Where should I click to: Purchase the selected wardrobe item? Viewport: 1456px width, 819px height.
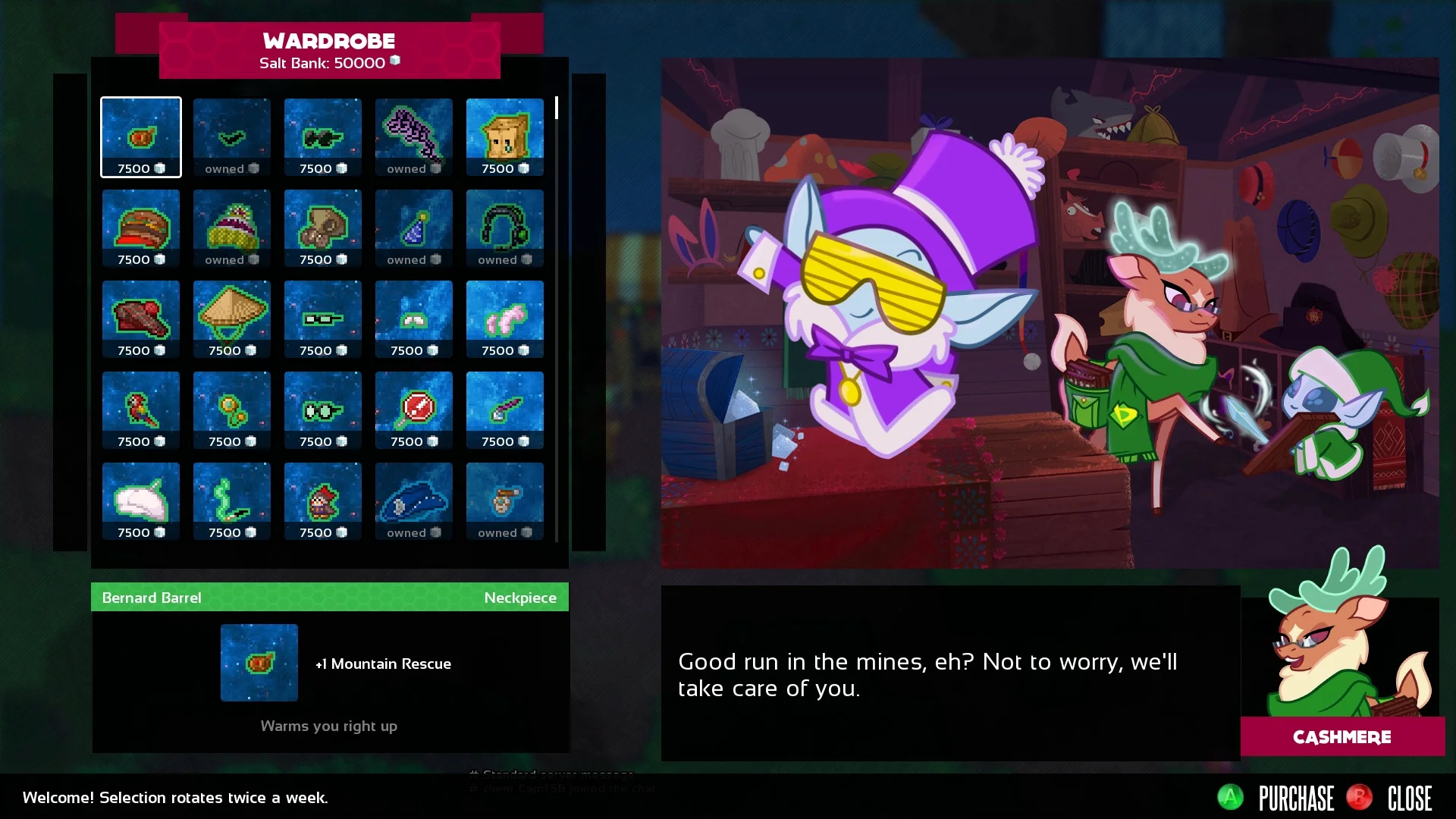coord(1277,798)
